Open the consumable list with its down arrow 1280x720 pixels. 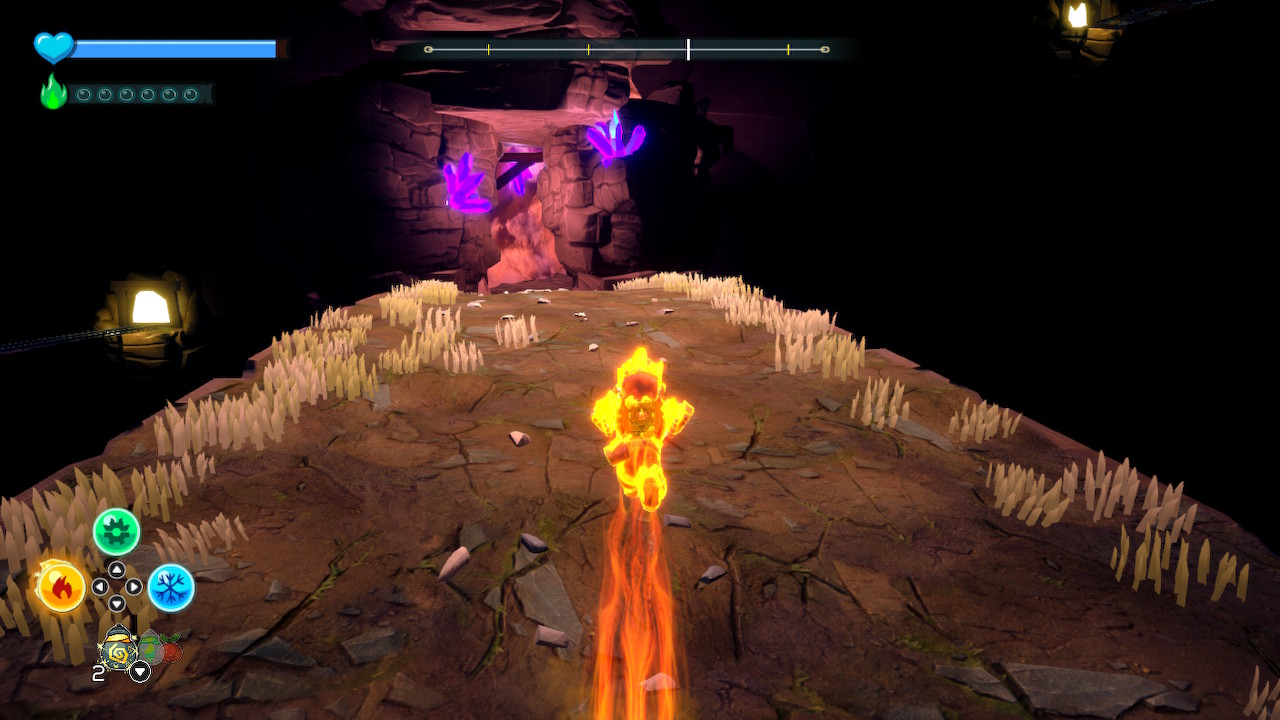[139, 671]
